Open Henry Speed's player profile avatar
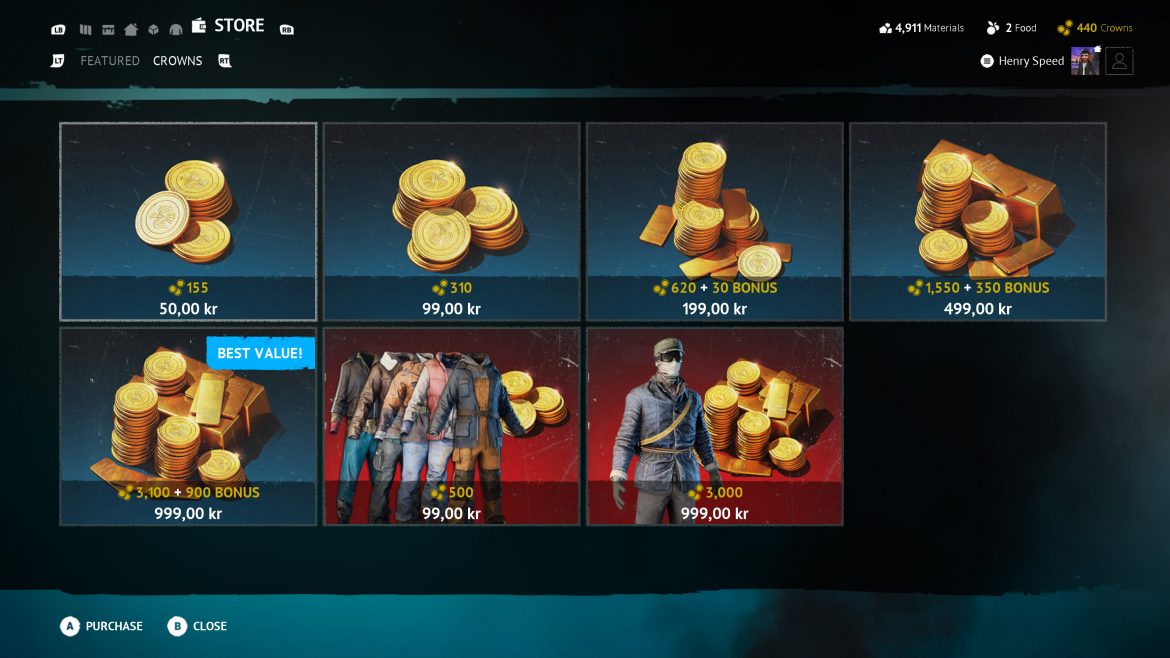This screenshot has width=1170, height=658. [x=1085, y=61]
